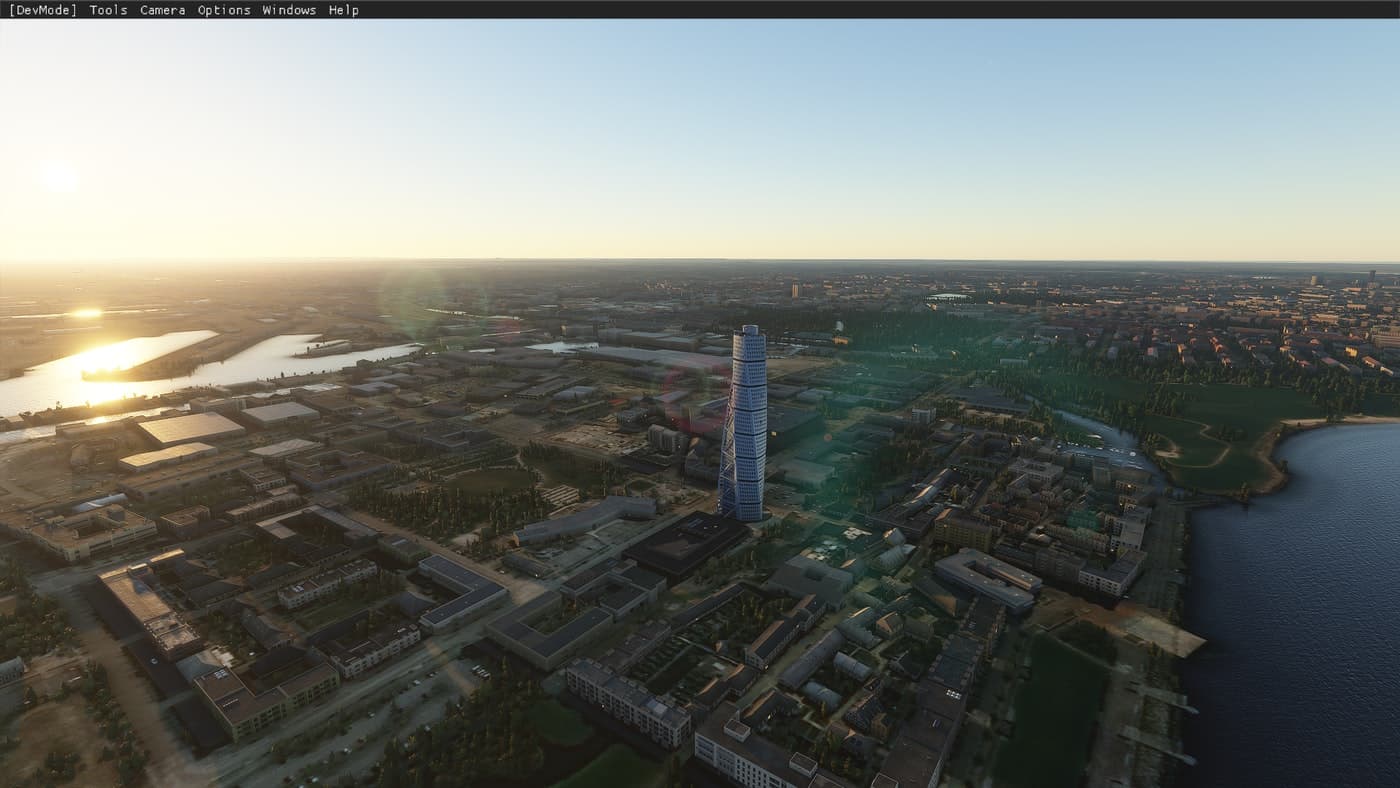The height and width of the screenshot is (788, 1400).
Task: Open the [DevMode] menu
Action: click(45, 10)
